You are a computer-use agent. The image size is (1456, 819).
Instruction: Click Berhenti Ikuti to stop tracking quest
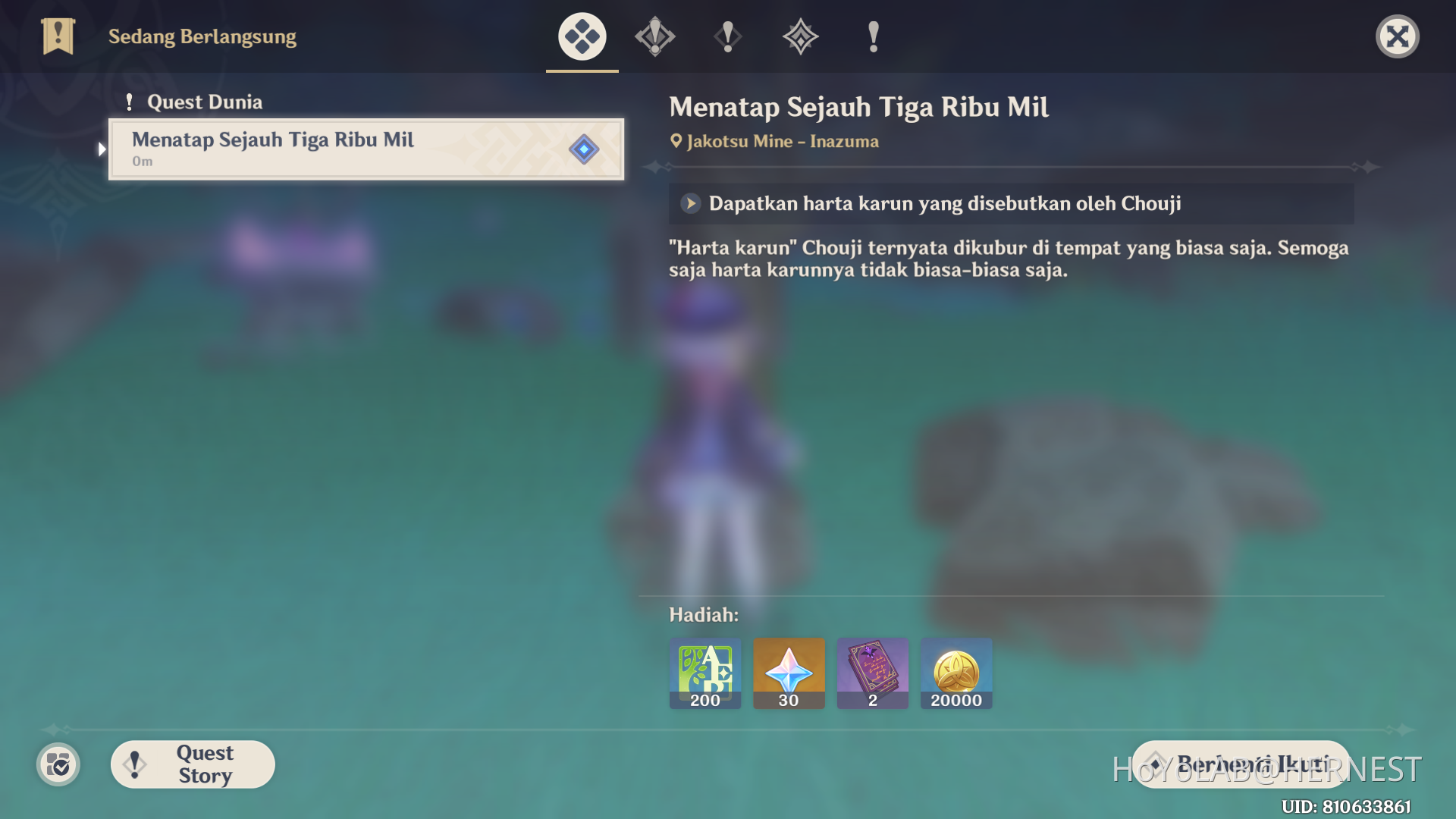click(x=1239, y=764)
